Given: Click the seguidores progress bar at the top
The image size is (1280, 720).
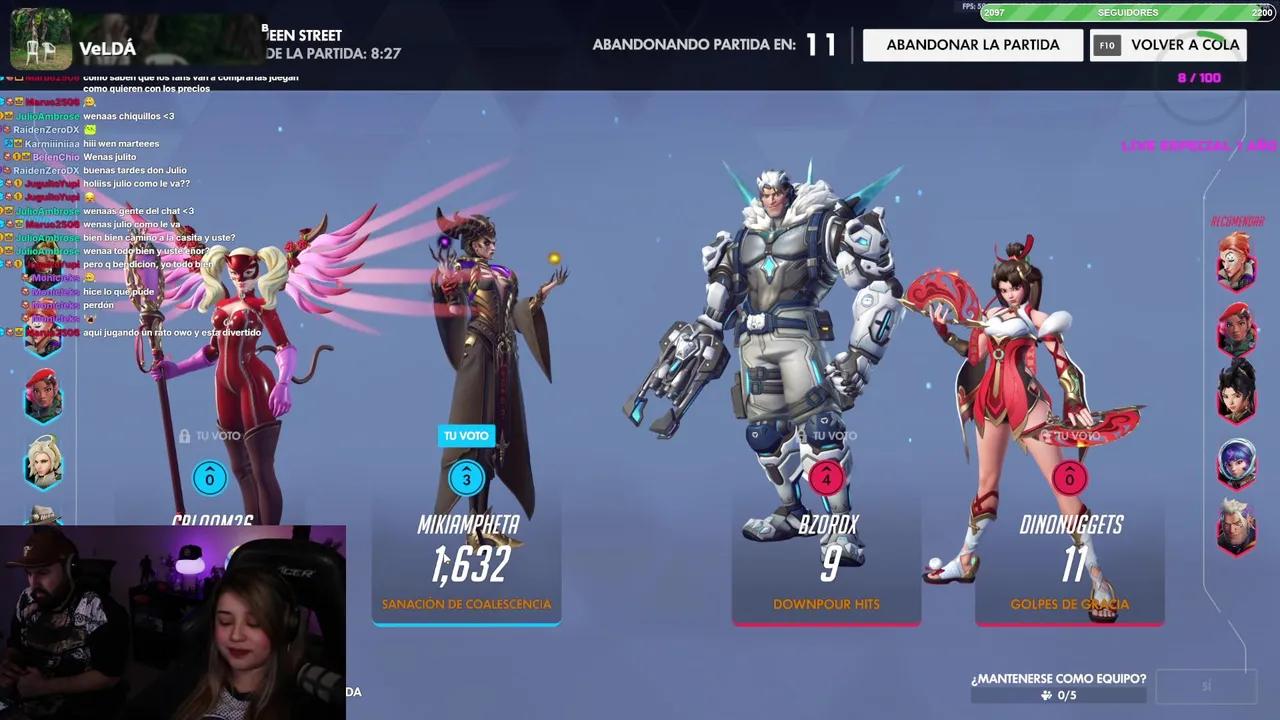Looking at the screenshot, I should tap(1128, 13).
